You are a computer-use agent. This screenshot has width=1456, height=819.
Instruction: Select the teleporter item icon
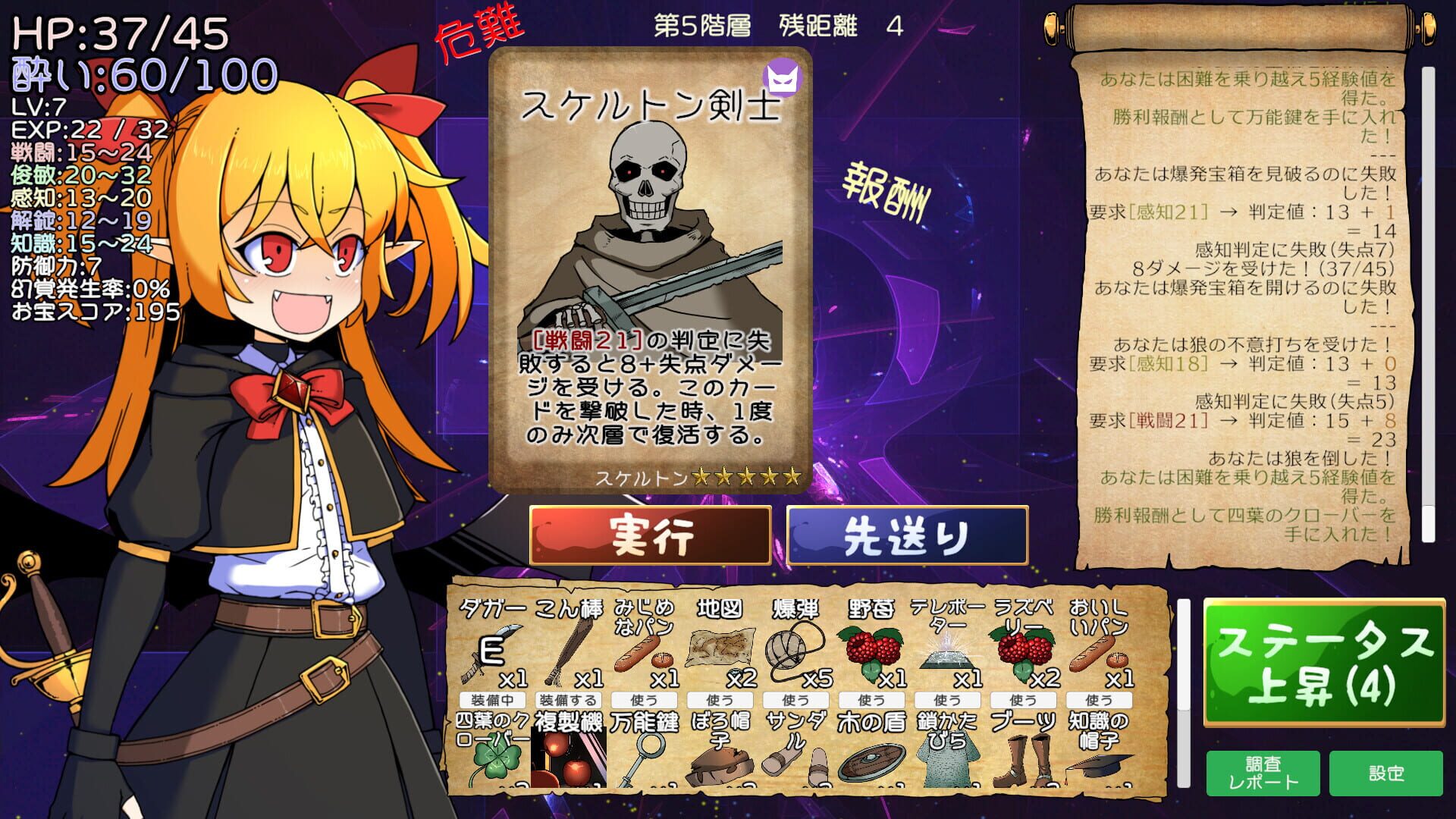tap(946, 652)
